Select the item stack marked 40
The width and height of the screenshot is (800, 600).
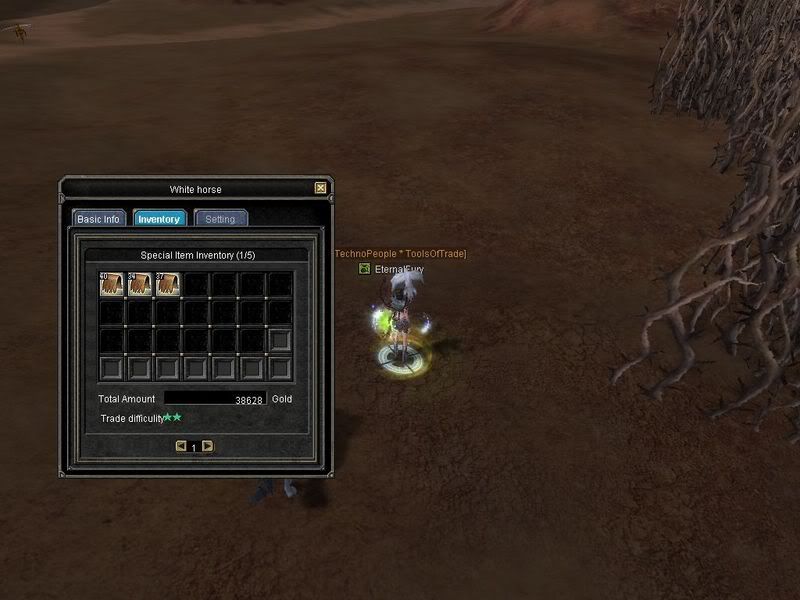[112, 285]
